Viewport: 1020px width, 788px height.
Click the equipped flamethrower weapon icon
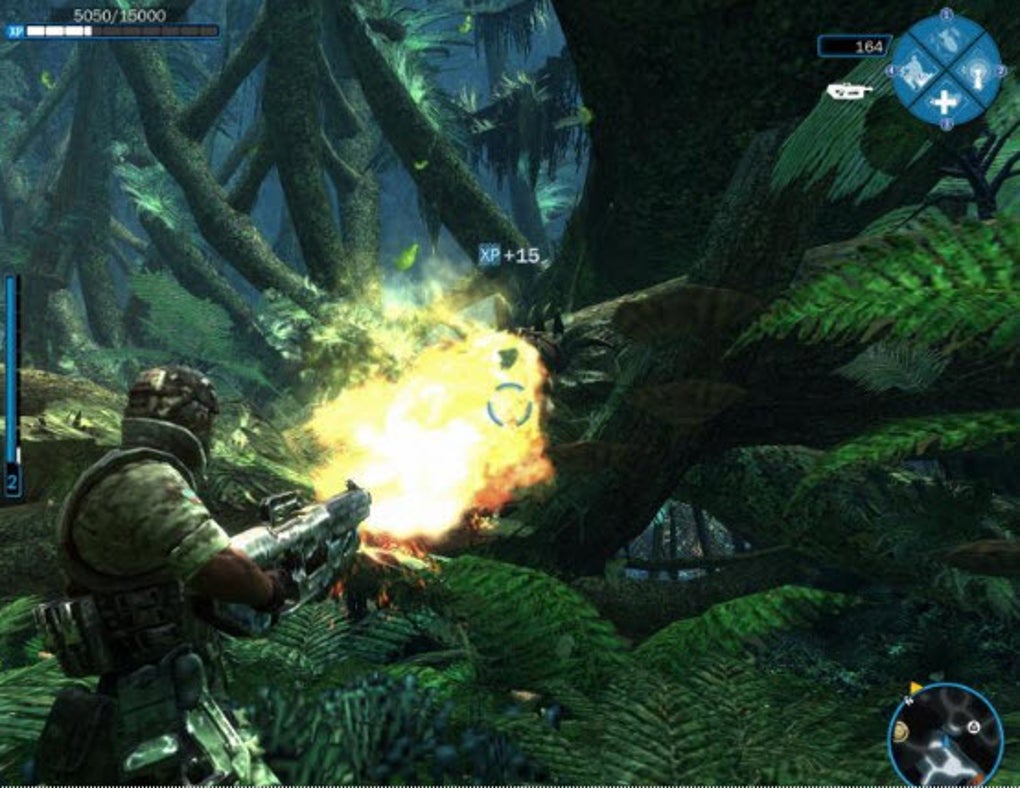(849, 91)
